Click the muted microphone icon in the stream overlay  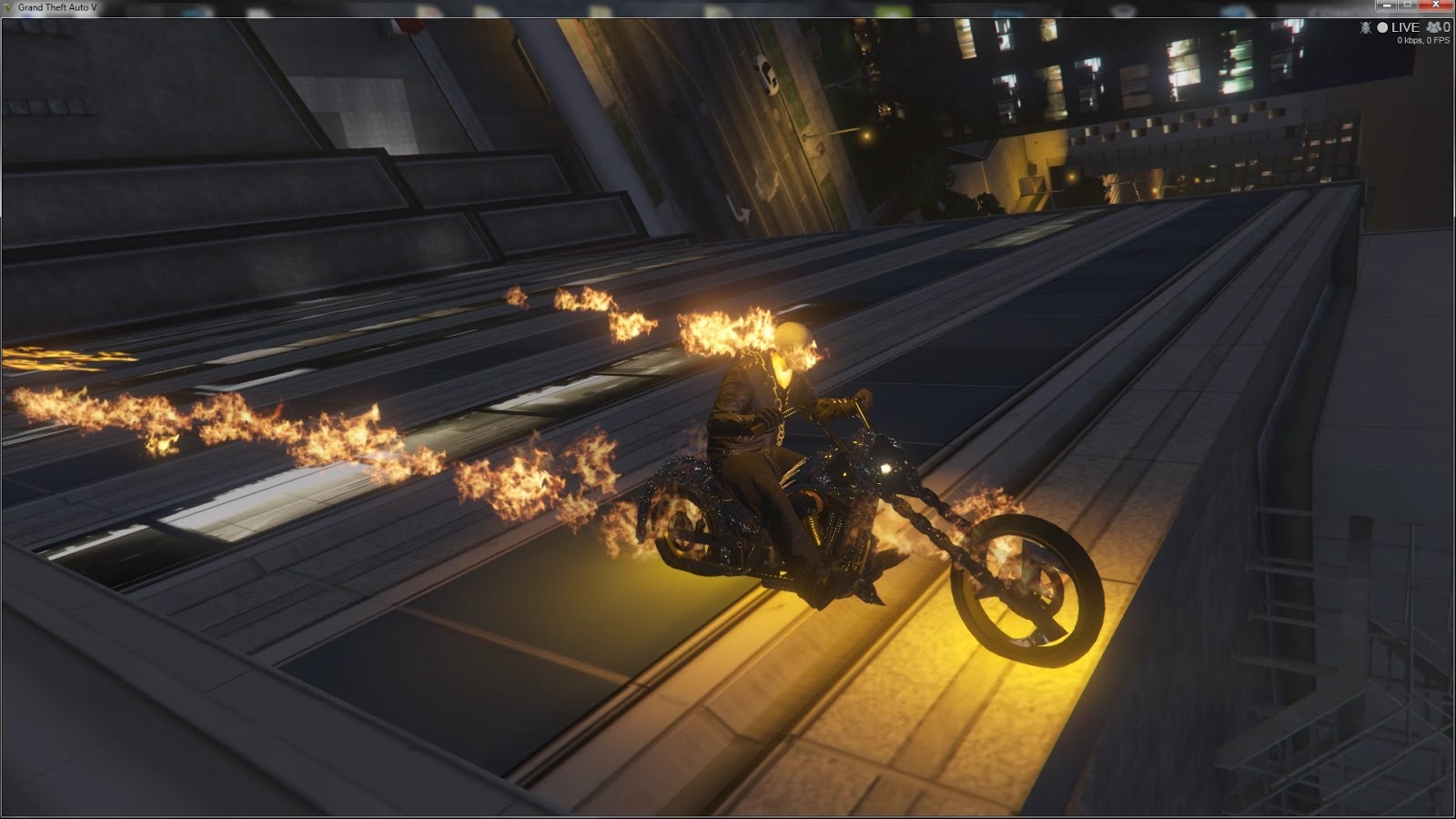click(x=1365, y=28)
